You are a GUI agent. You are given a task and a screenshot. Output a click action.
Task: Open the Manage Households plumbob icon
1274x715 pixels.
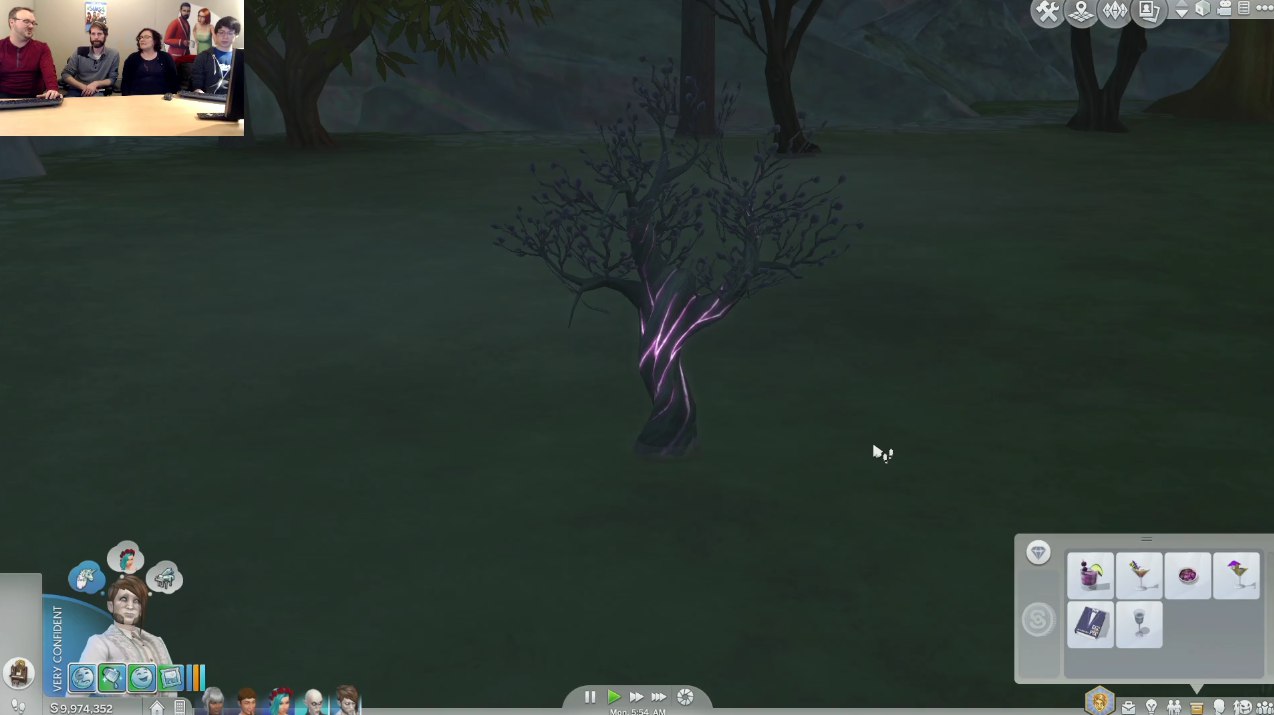click(1115, 12)
